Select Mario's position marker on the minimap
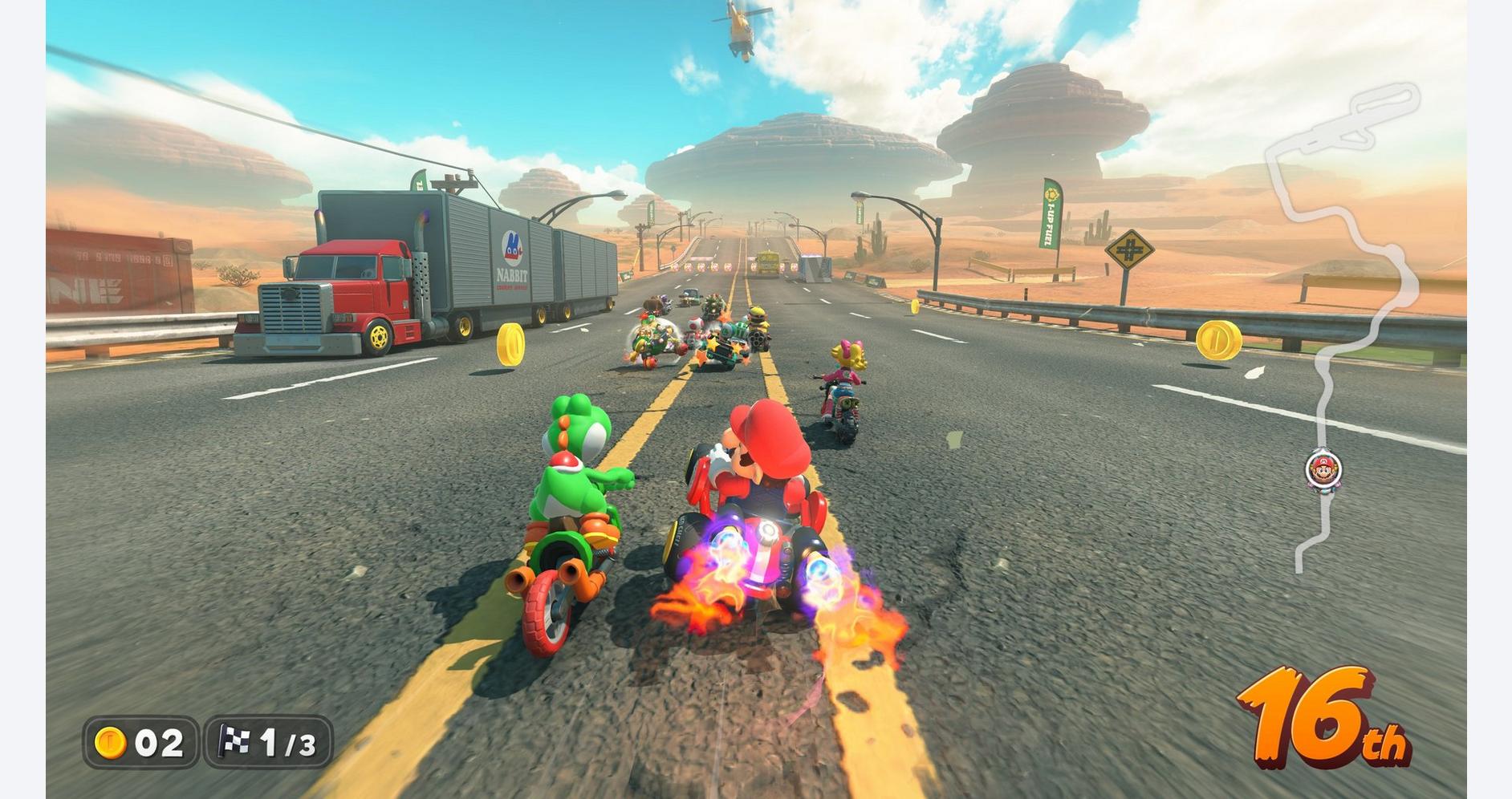 pos(1323,469)
